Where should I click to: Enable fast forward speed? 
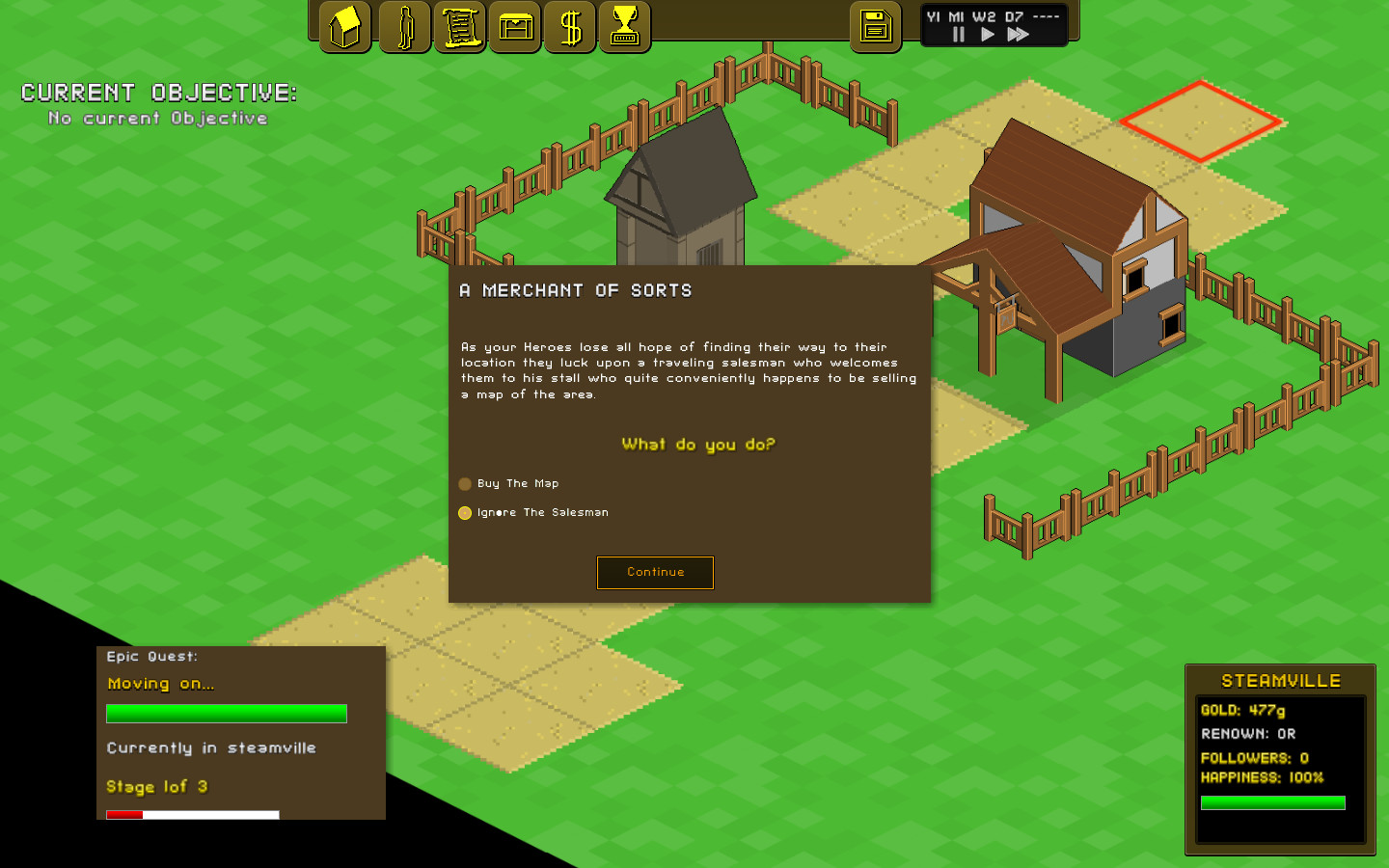click(1018, 35)
